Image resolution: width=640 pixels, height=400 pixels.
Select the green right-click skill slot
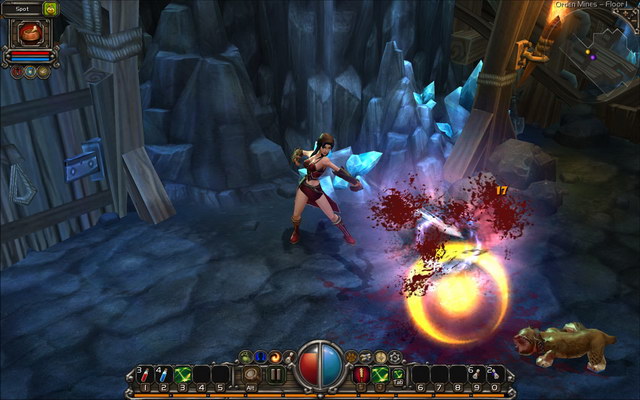click(381, 374)
